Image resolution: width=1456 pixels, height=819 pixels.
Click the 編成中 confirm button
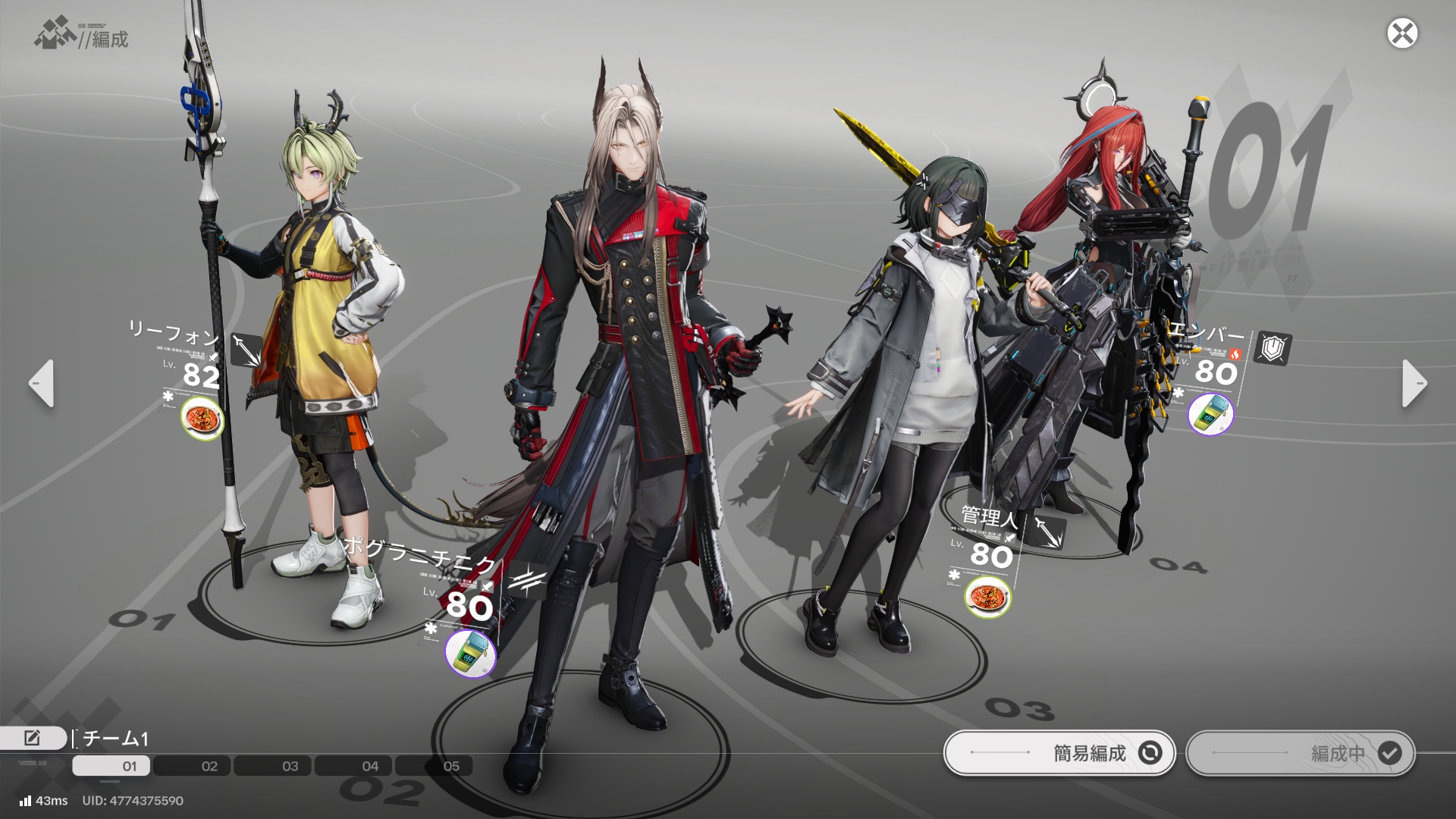pyautogui.click(x=1301, y=753)
